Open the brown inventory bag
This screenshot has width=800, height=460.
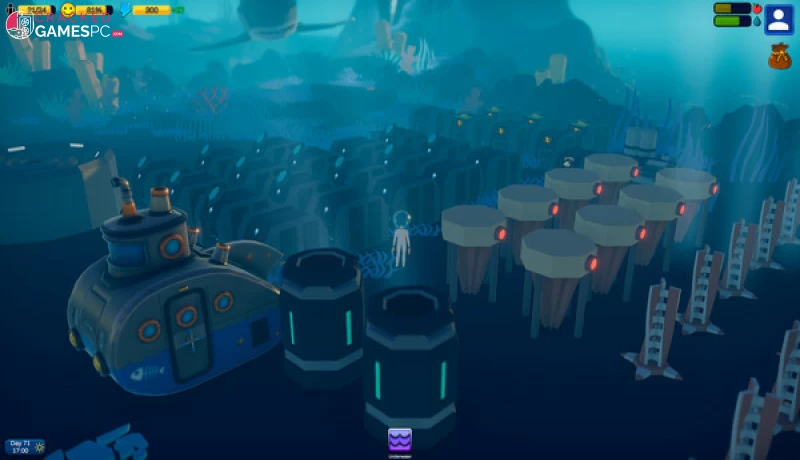coord(779,56)
